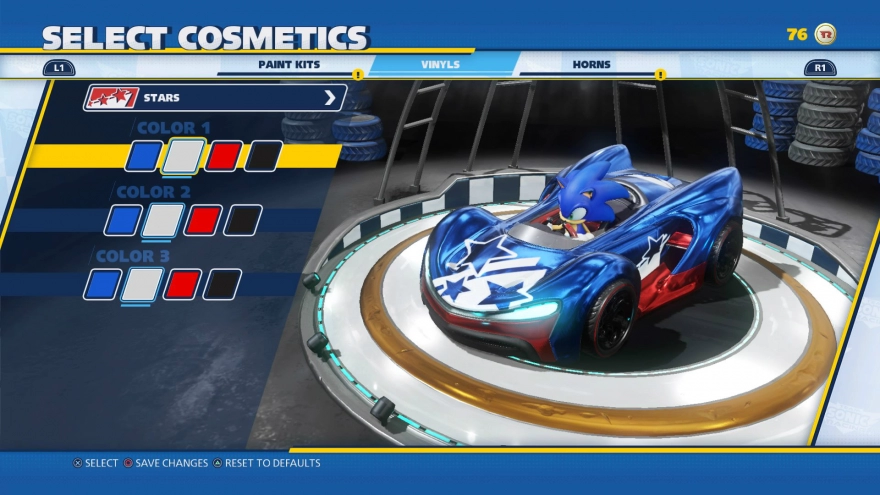880x495 pixels.
Task: Select black swatch for Color 2
Action: point(243,220)
